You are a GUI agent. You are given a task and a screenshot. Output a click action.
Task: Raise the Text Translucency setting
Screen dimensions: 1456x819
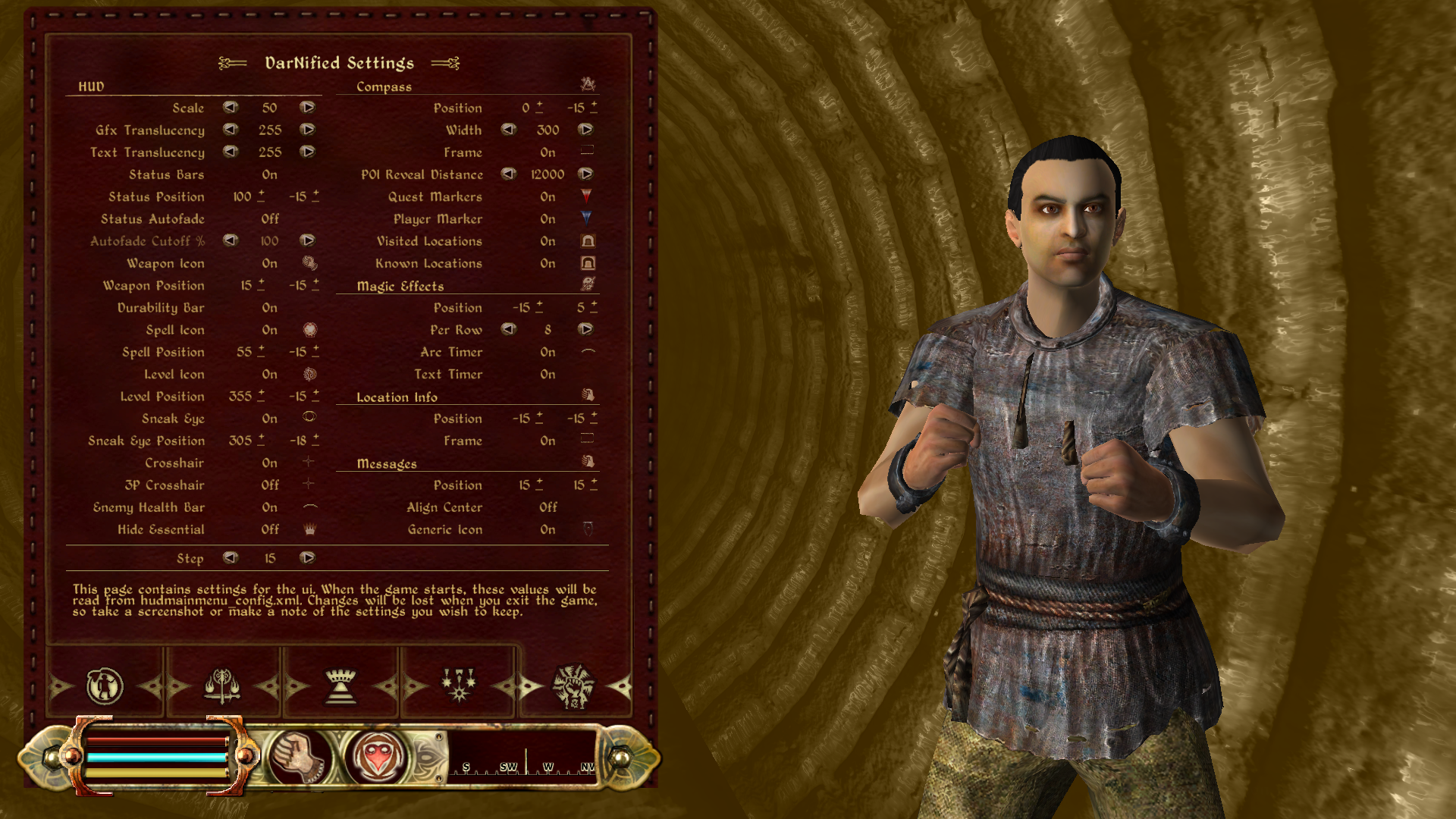click(x=307, y=152)
